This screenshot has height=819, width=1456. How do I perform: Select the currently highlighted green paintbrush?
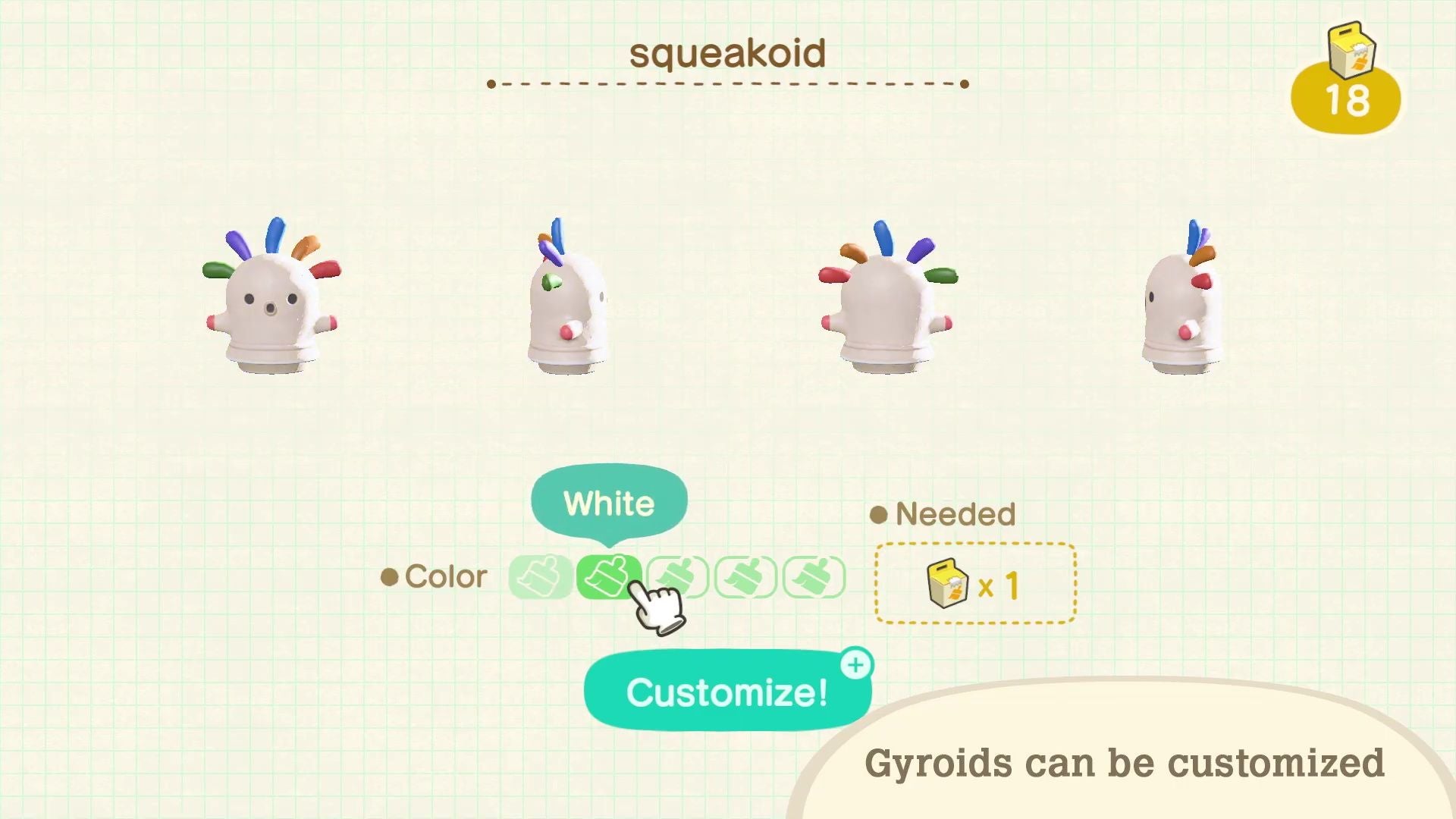[x=607, y=578]
